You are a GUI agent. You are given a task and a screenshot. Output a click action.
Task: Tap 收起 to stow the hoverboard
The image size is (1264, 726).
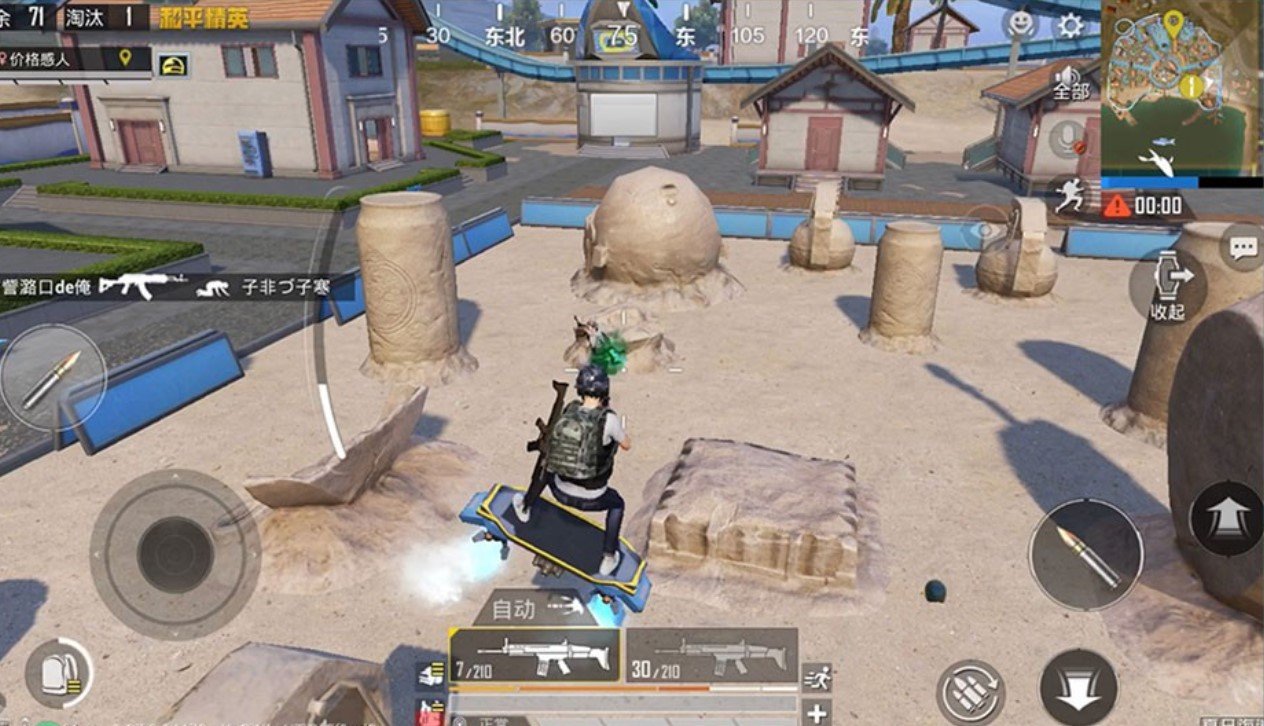tap(1167, 284)
